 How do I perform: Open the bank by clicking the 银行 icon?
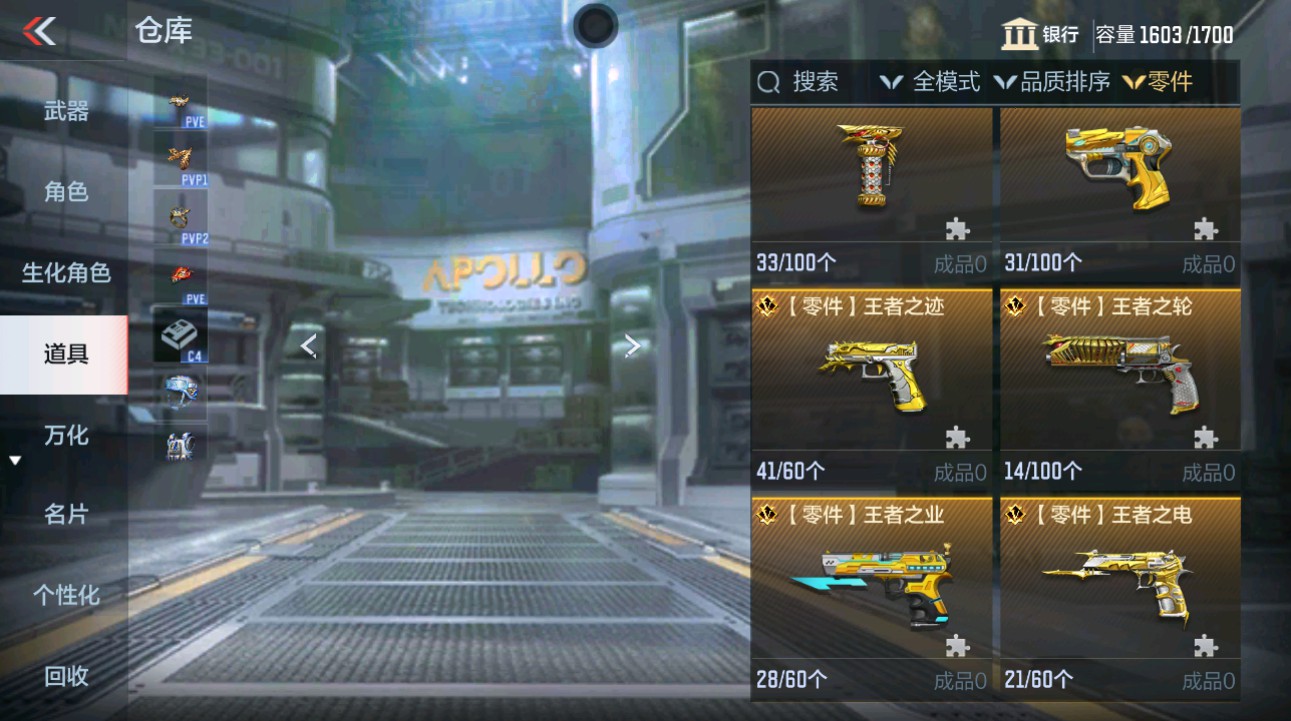pos(1019,33)
